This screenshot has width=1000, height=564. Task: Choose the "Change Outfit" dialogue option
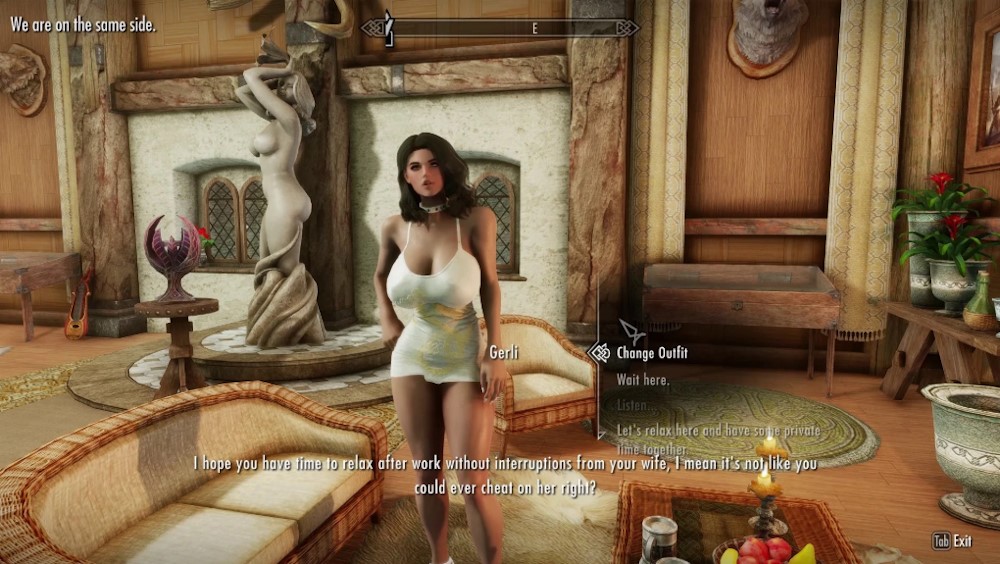pos(651,353)
